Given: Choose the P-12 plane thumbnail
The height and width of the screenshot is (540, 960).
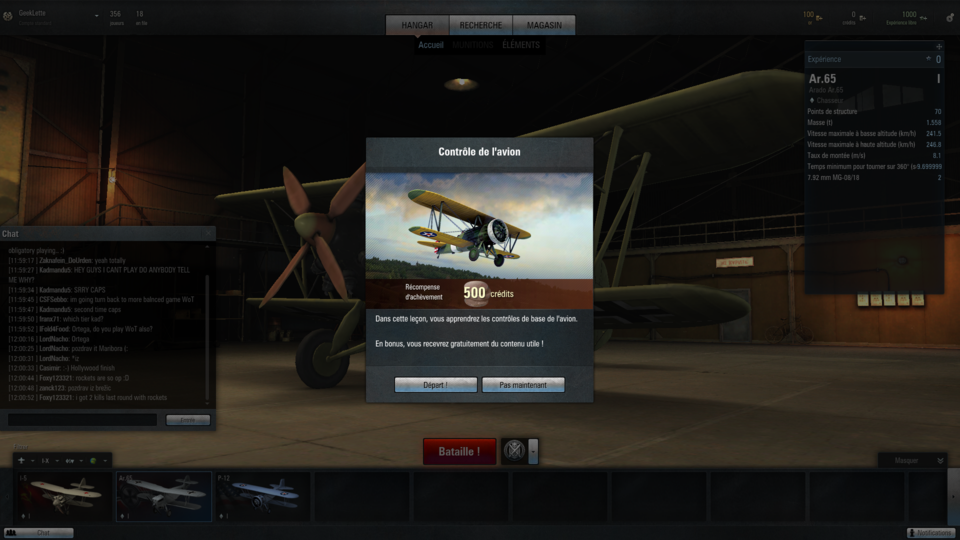Looking at the screenshot, I should coord(261,497).
